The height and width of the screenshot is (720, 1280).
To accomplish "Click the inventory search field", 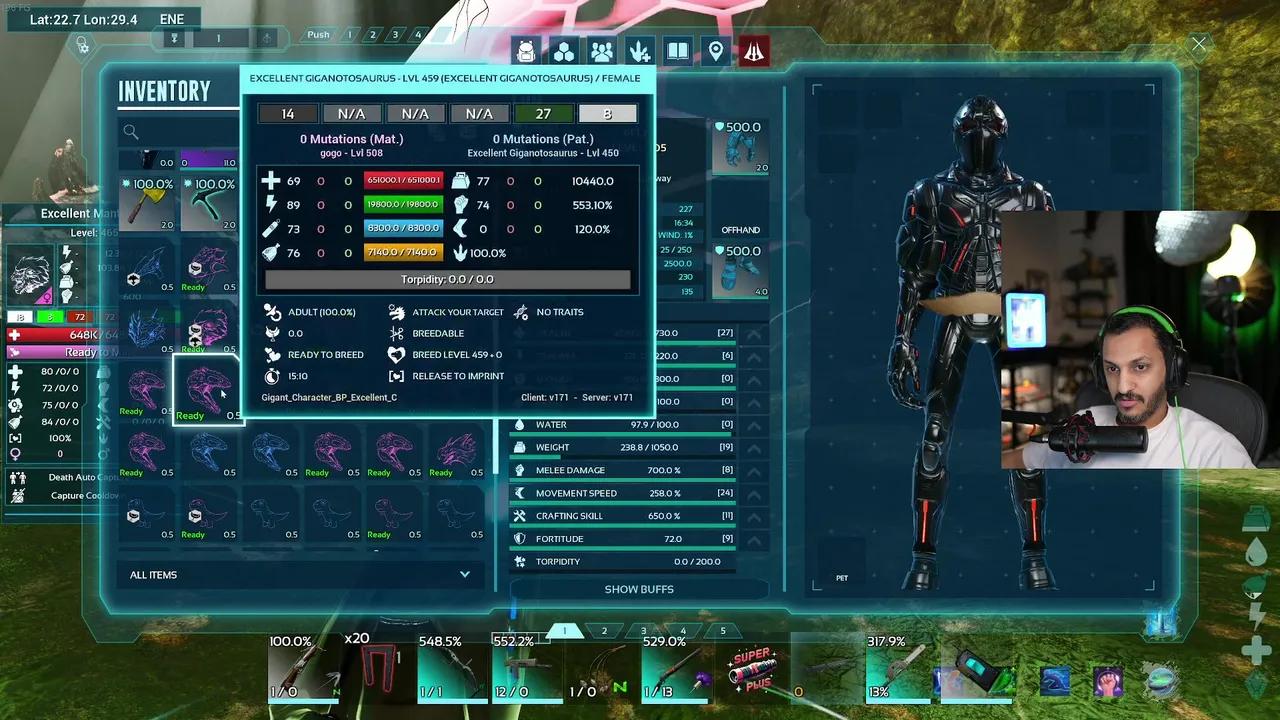I will coord(180,131).
